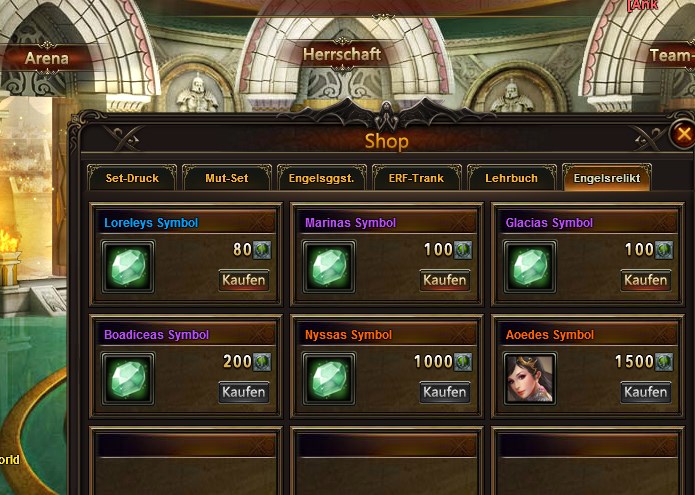Buy Glacias Symbol with Kaufen
The width and height of the screenshot is (695, 495).
[x=645, y=280]
